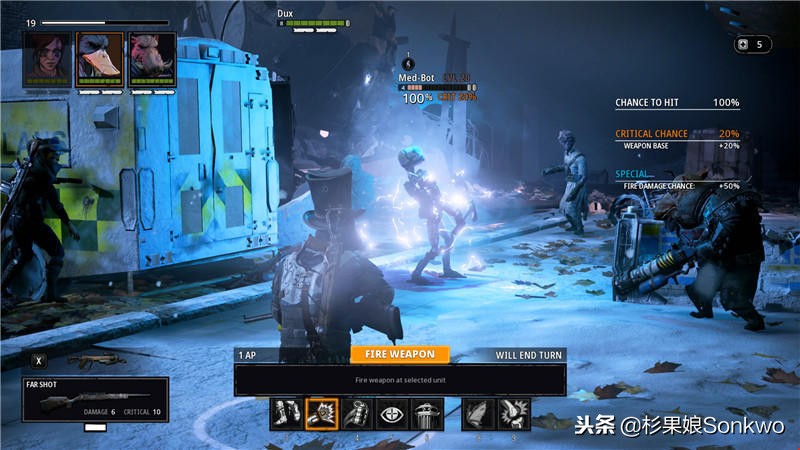This screenshot has width=800, height=450.
Task: Select the highlighted fire weapon ability icon
Action: (x=321, y=414)
